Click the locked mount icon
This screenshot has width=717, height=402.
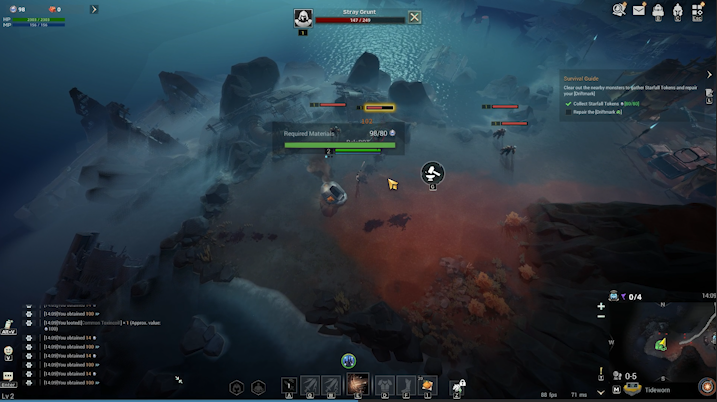click(458, 385)
